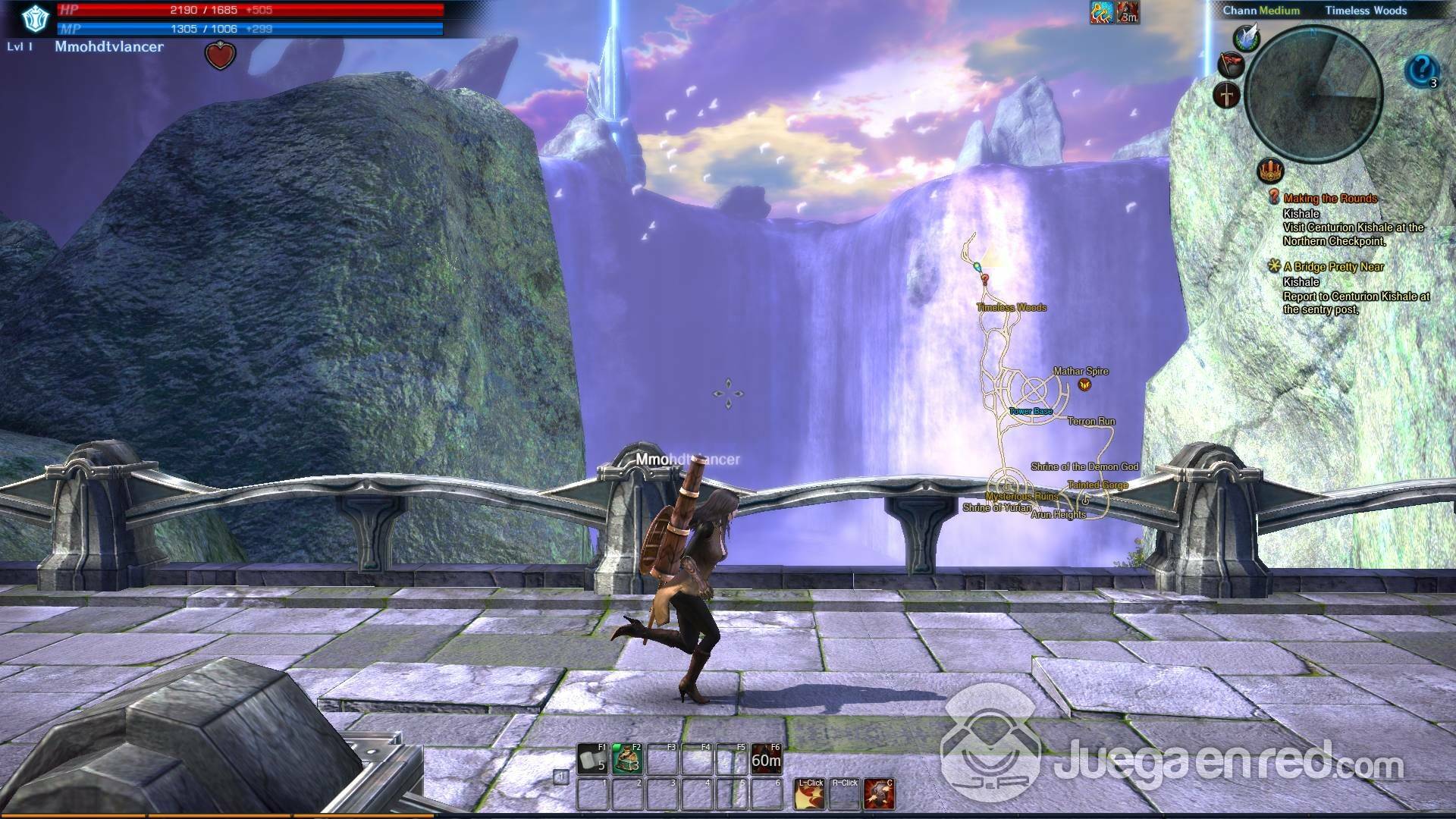Use the green potion in slot F2
Image resolution: width=1456 pixels, height=819 pixels.
click(x=627, y=758)
